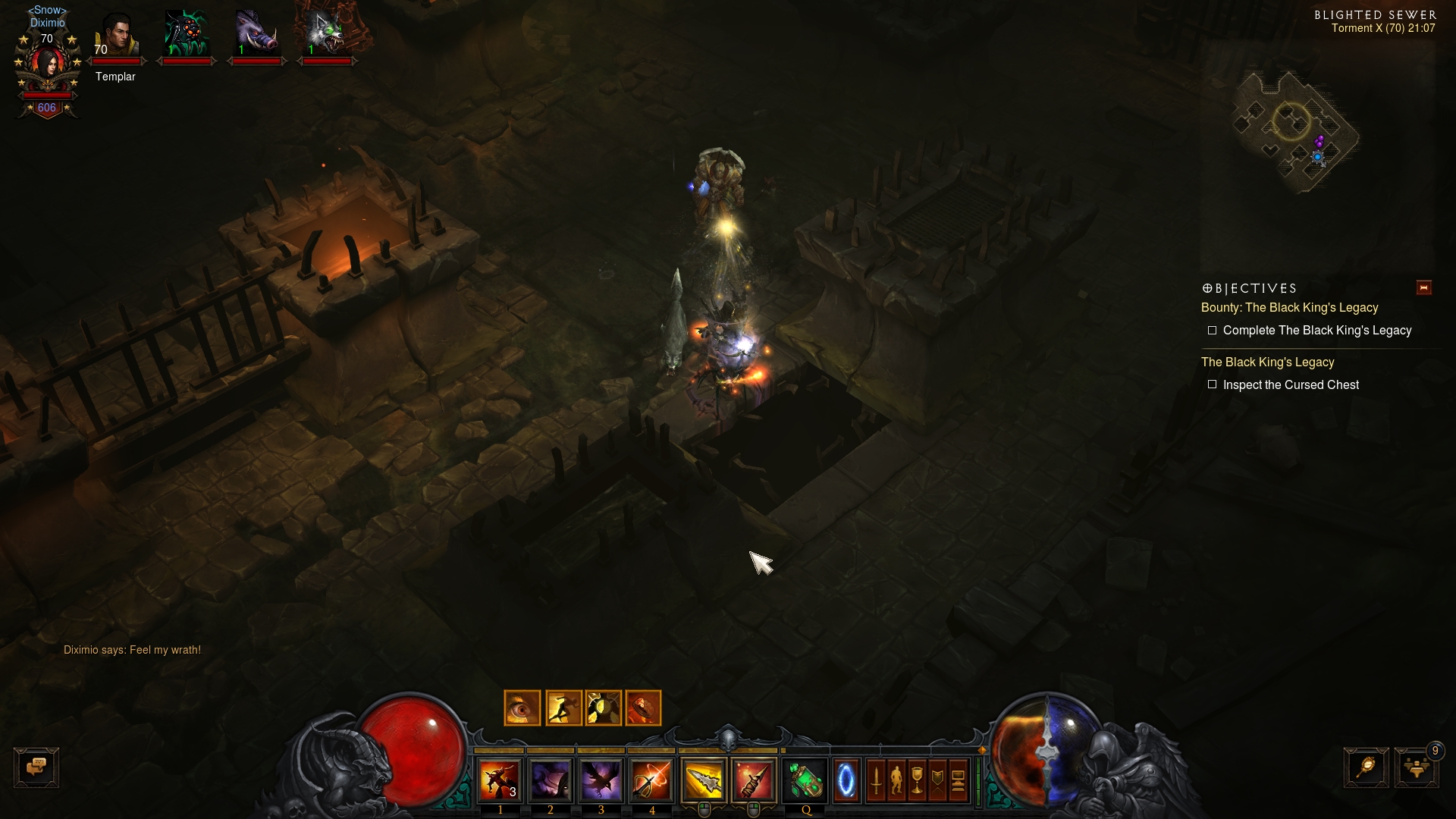Click the Diximio player portrait

pyautogui.click(x=48, y=67)
